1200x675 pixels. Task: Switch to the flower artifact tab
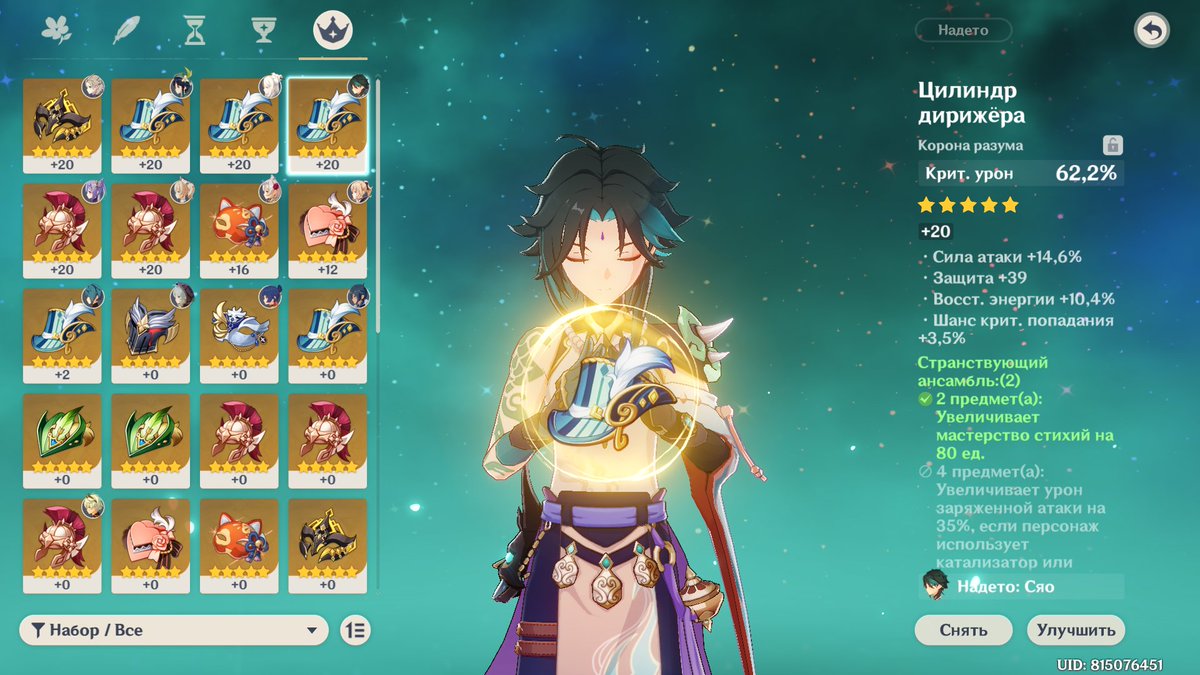56,31
